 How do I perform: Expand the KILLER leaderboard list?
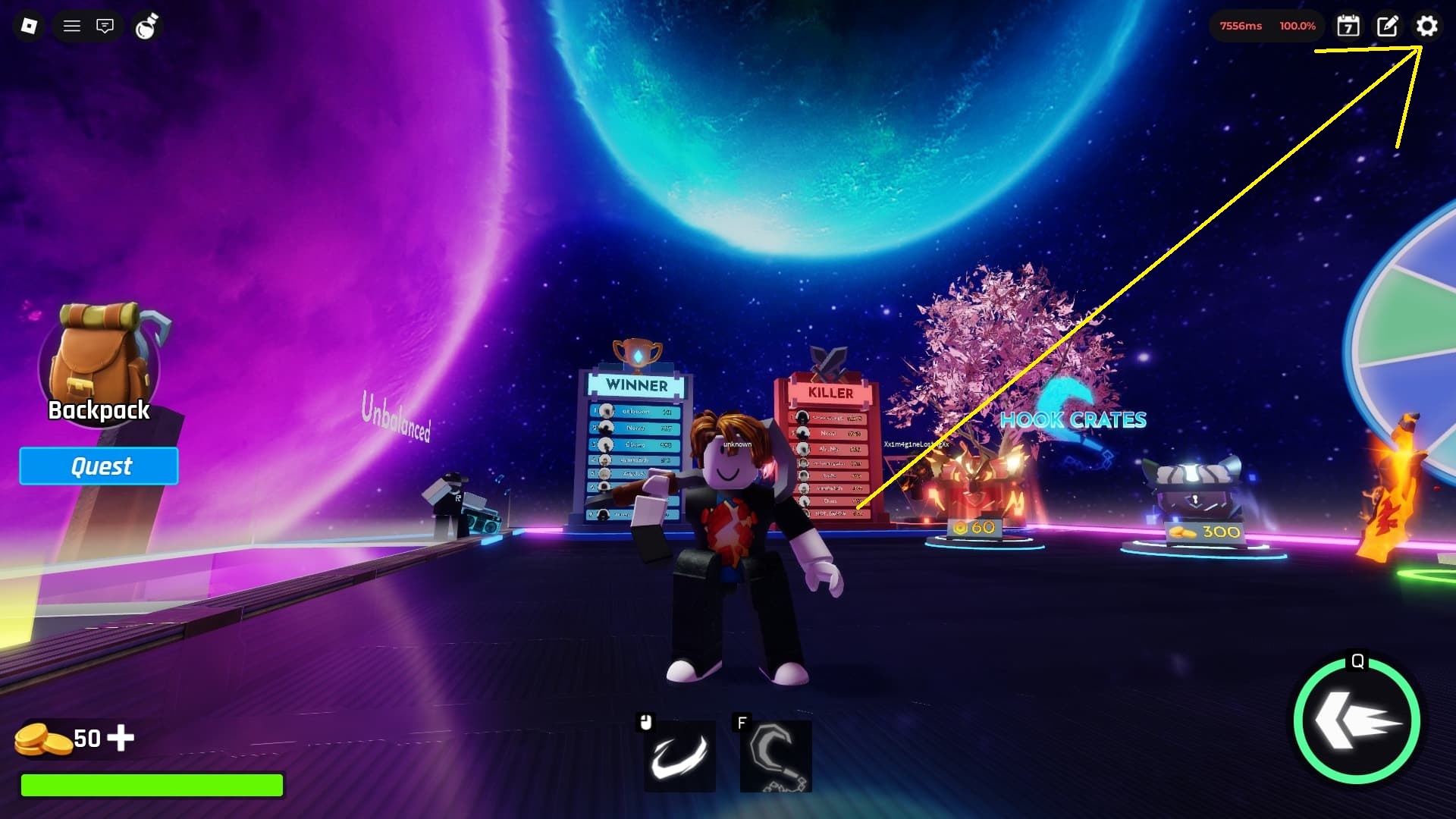coord(830,463)
